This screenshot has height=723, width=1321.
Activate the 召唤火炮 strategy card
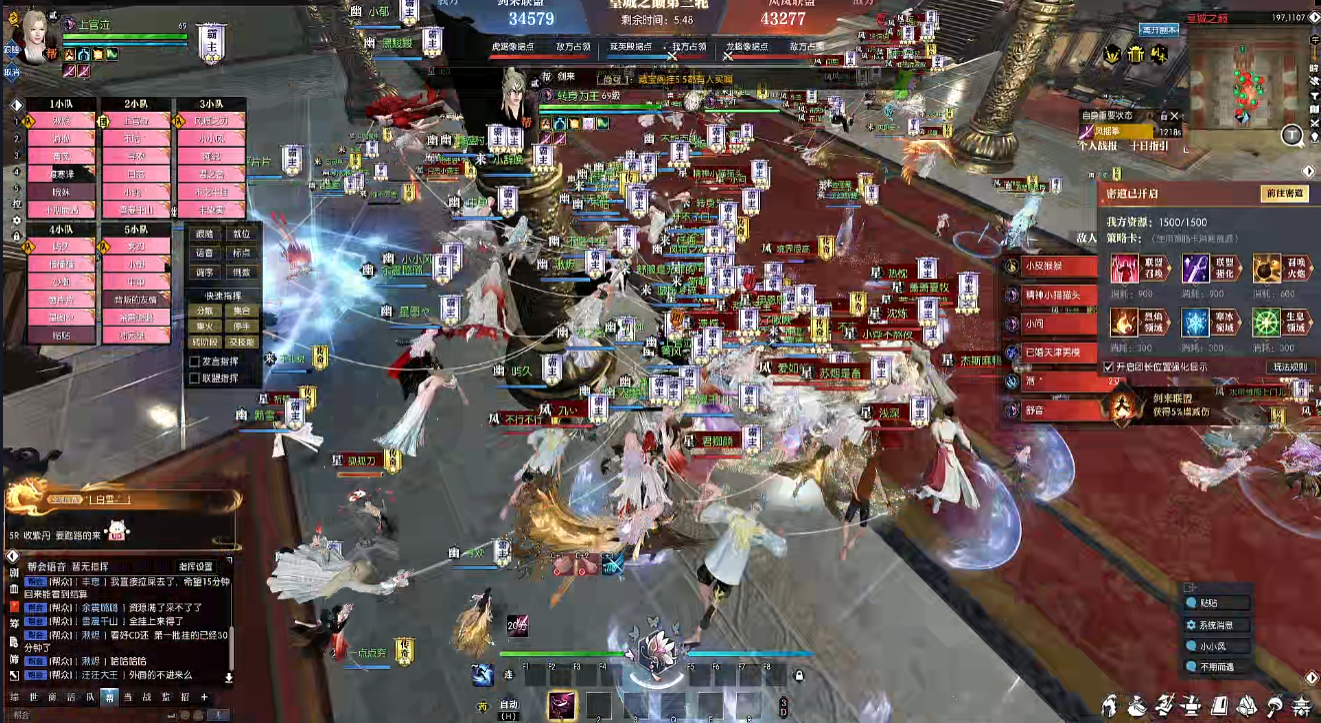tap(1267, 269)
